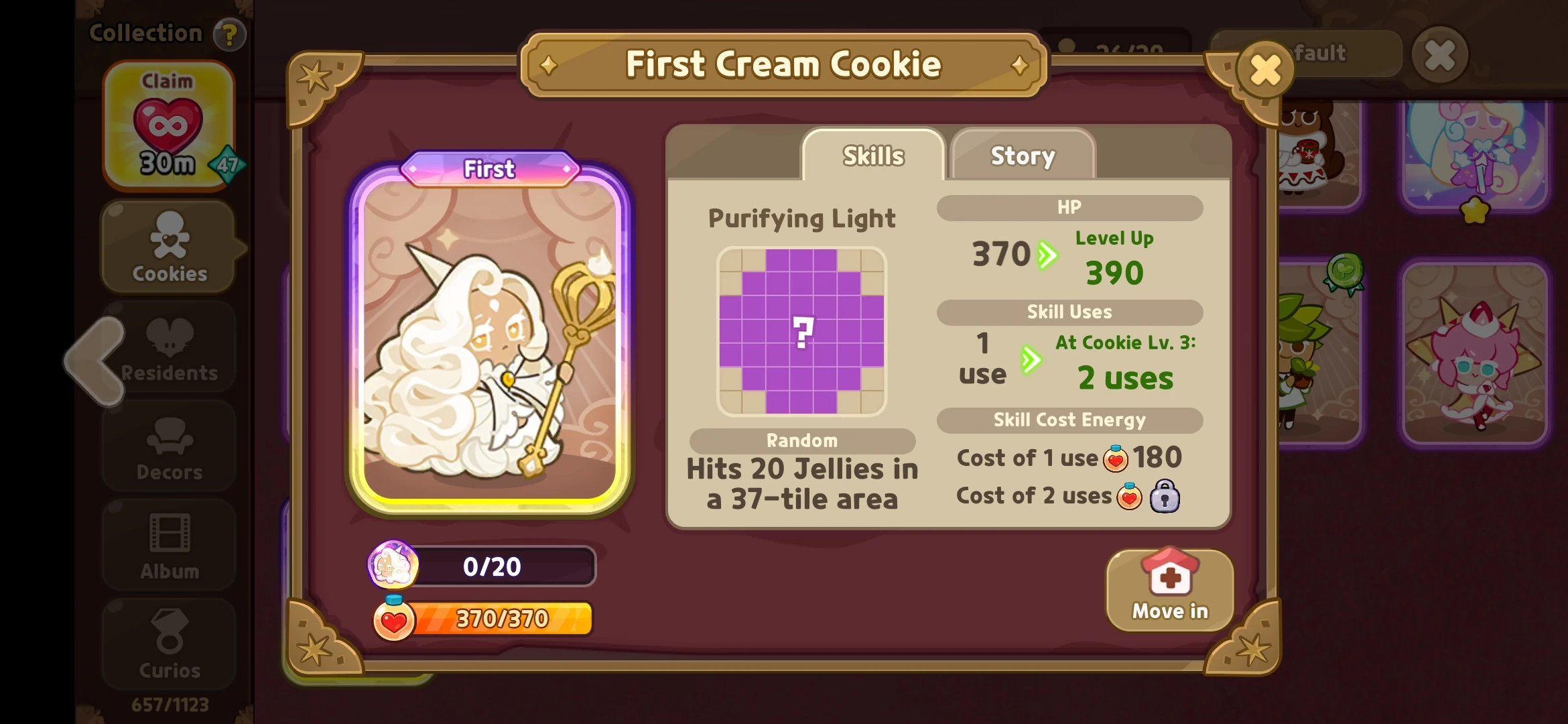
Task: Click the 370/370 HP progress bar
Action: [501, 619]
